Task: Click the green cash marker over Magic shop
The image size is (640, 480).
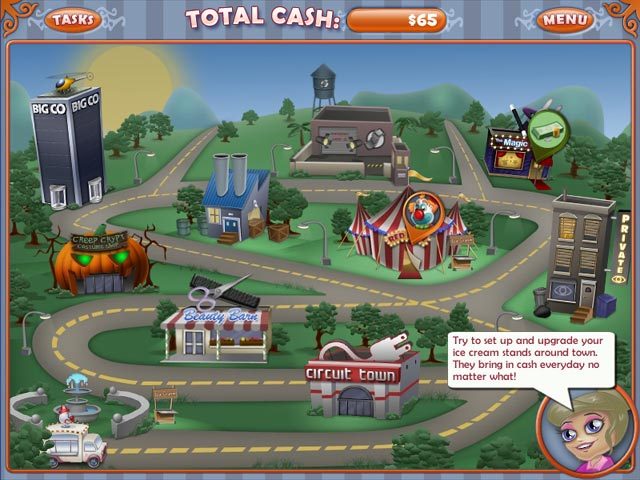Action: point(546,130)
